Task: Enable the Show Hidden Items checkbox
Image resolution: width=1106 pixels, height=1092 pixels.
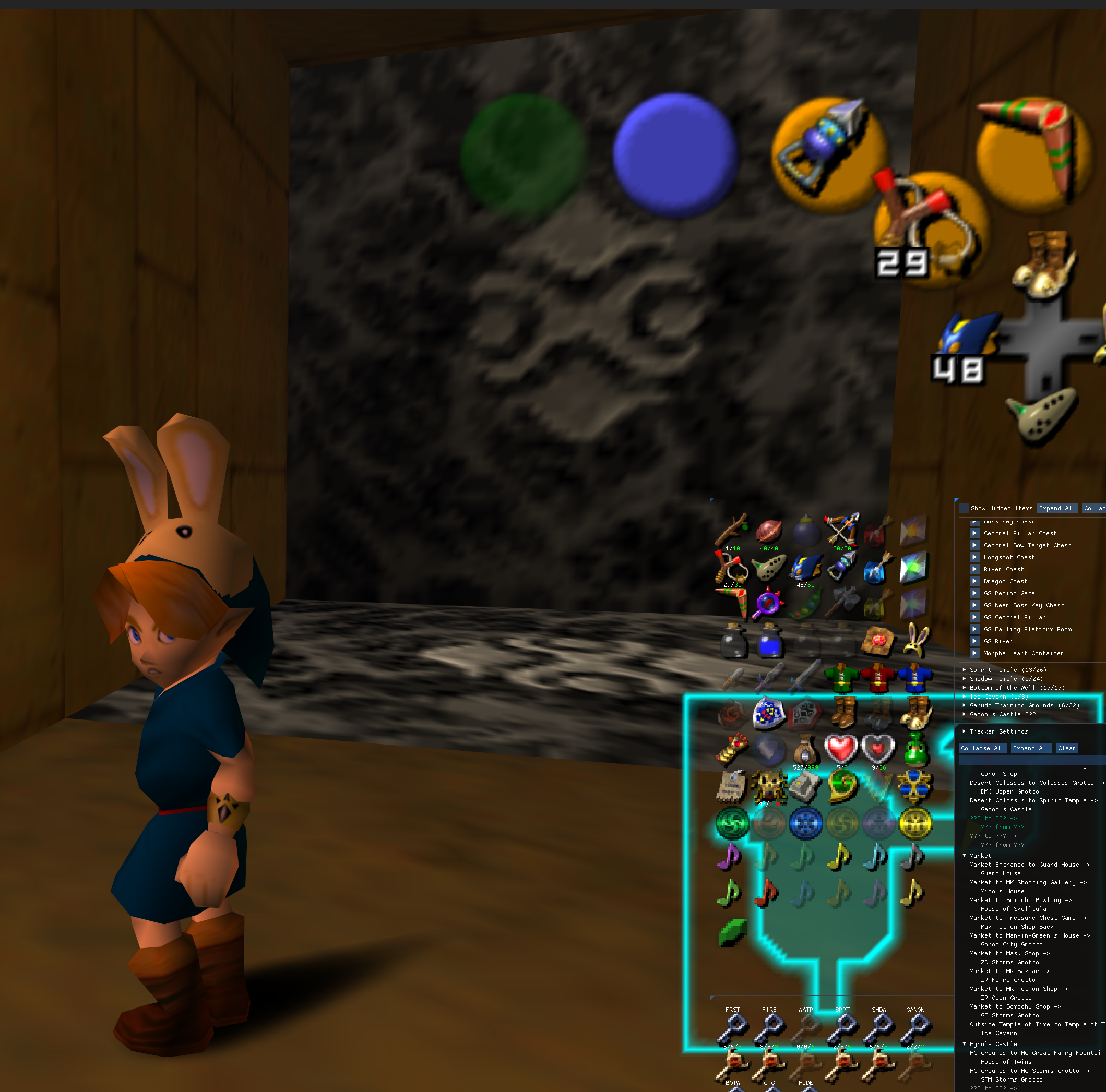Action: click(964, 509)
